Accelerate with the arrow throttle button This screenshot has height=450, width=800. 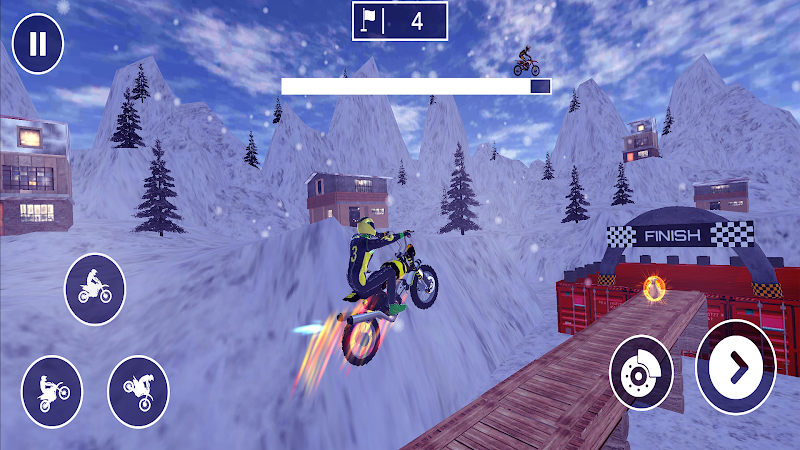pyautogui.click(x=735, y=367)
